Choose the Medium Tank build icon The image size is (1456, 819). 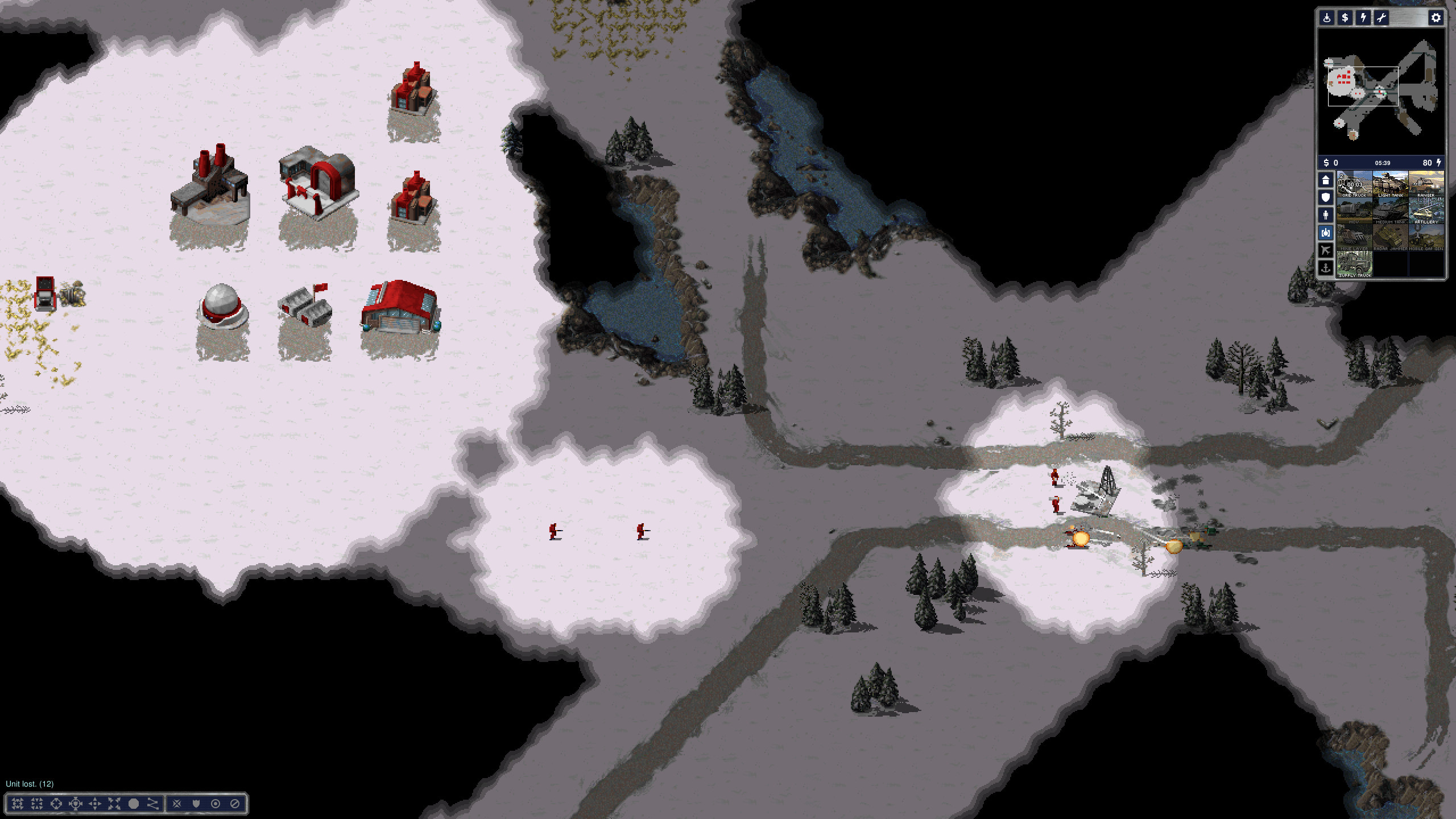pyautogui.click(x=1390, y=212)
